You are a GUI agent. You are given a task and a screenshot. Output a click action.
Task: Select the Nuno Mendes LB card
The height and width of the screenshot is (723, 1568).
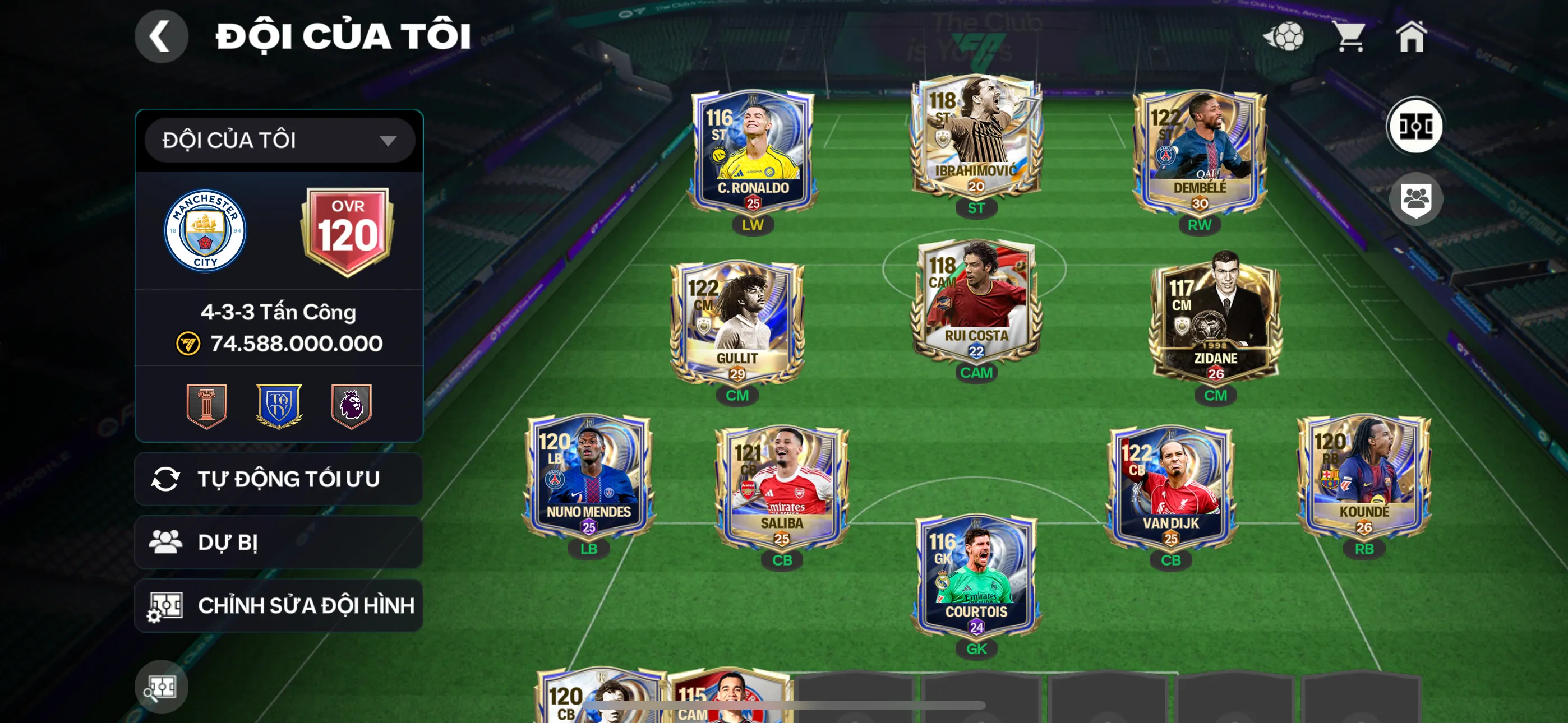point(589,478)
